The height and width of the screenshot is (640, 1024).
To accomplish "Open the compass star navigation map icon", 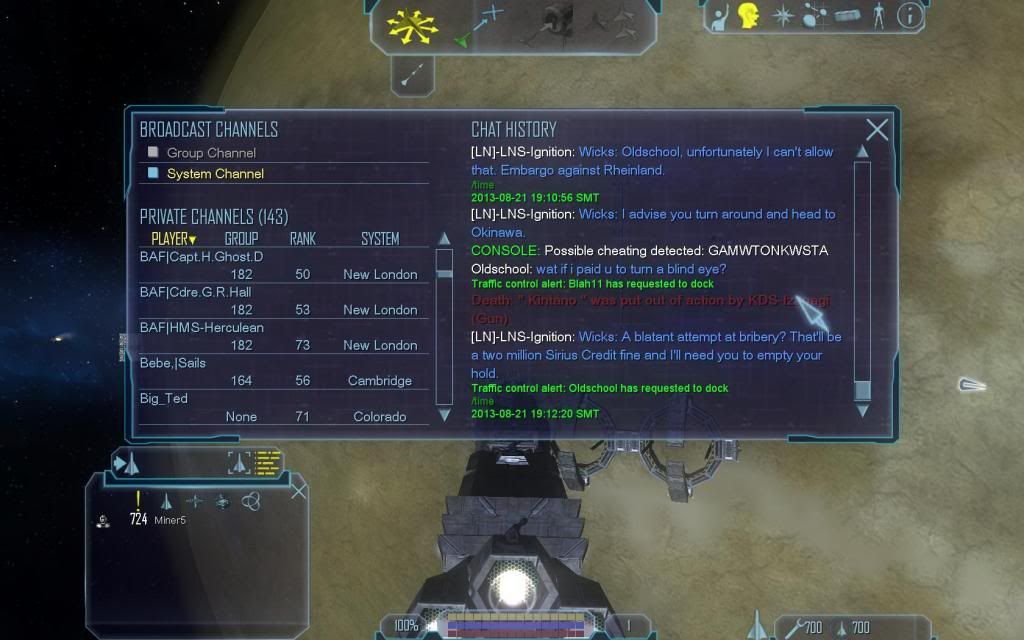I will (x=781, y=15).
